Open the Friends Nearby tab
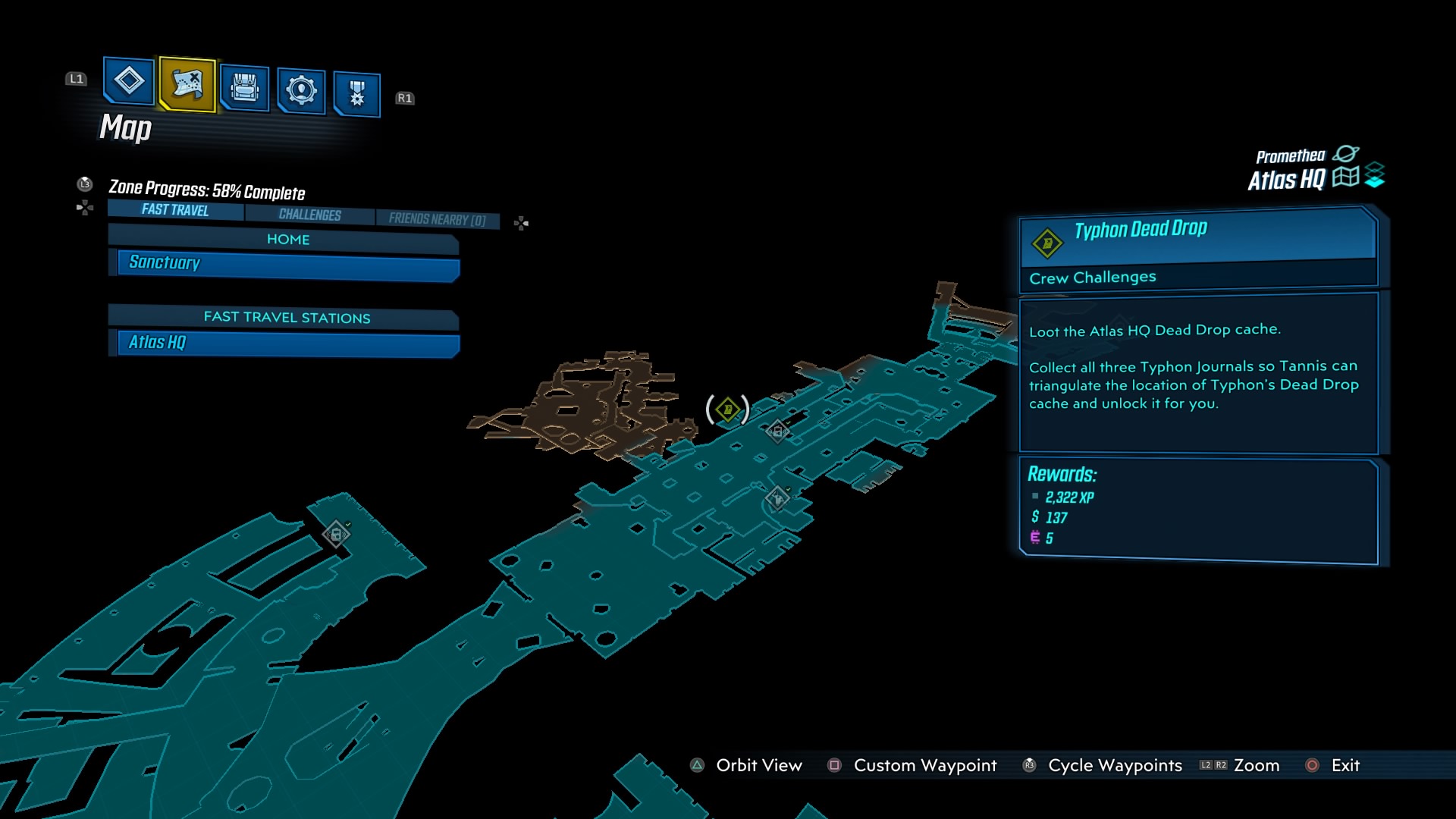 click(437, 219)
